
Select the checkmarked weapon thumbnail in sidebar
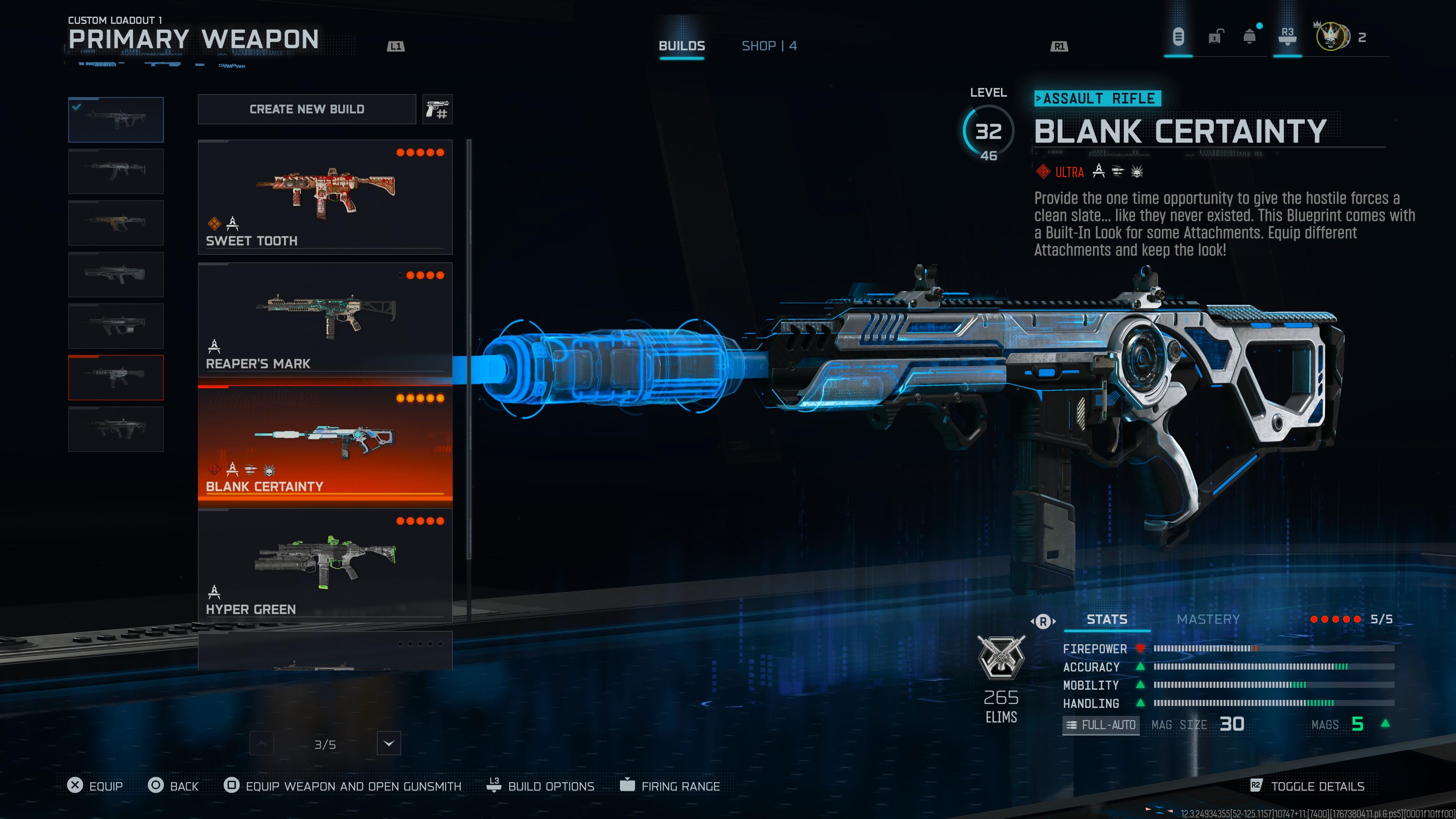(116, 120)
